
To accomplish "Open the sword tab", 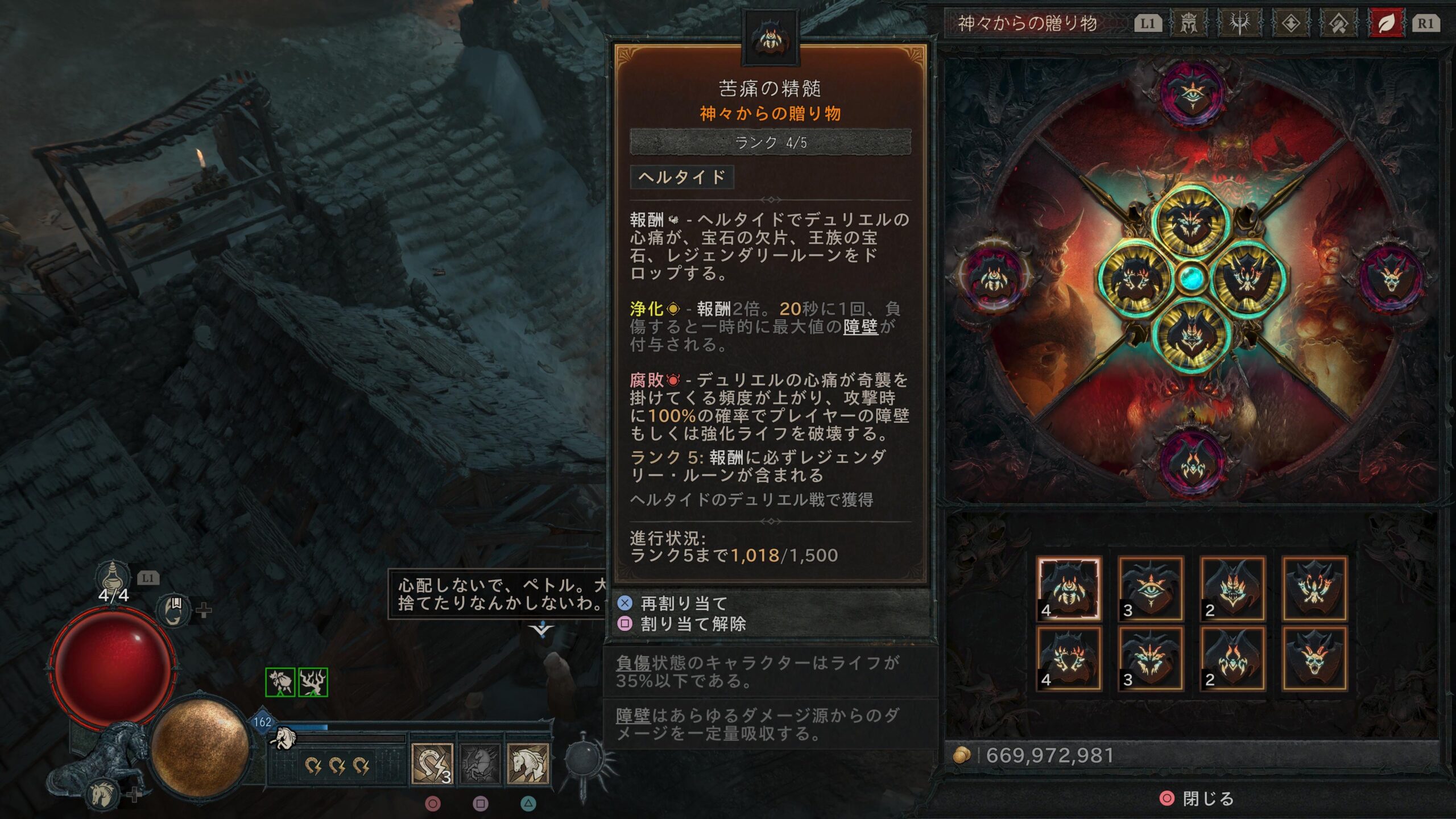I will 1239,23.
